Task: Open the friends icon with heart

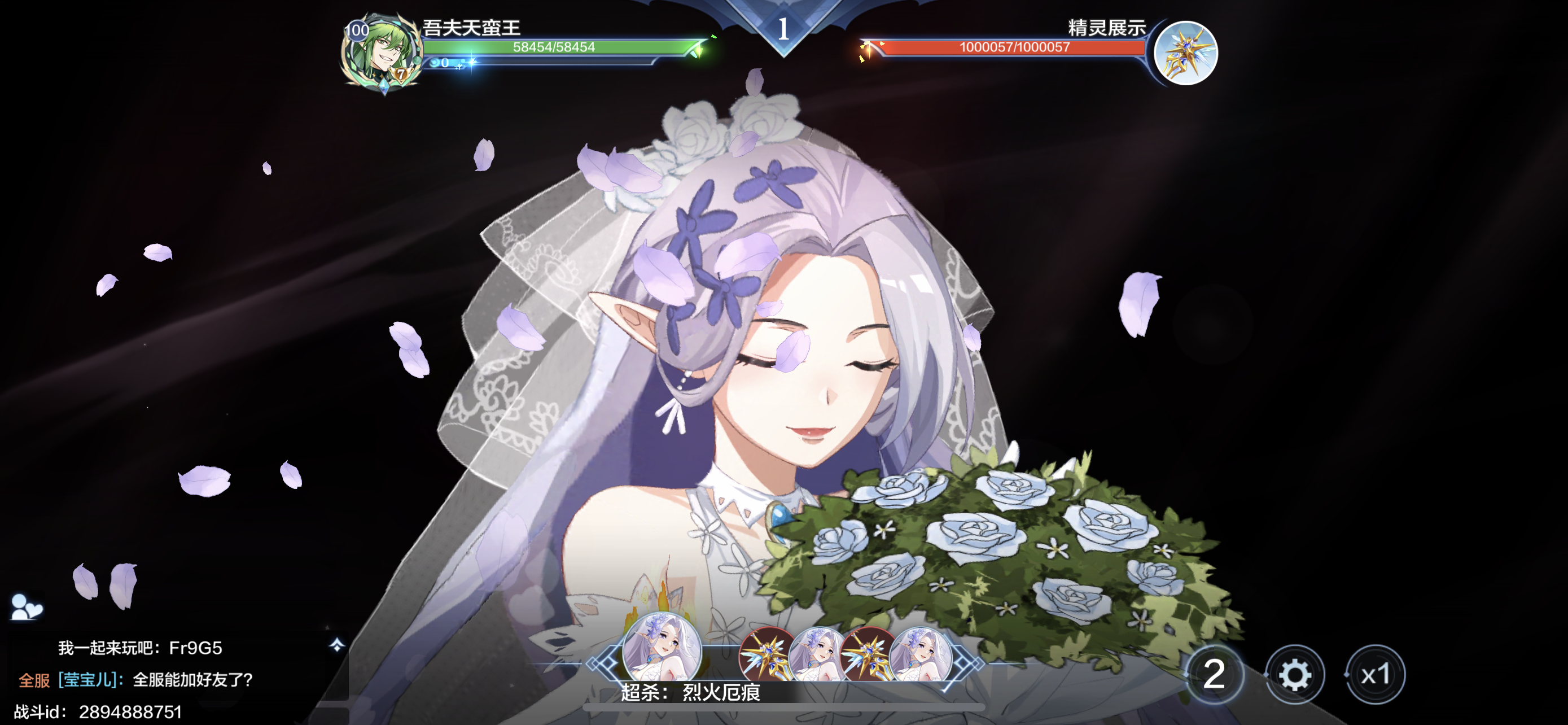Action: 26,607
